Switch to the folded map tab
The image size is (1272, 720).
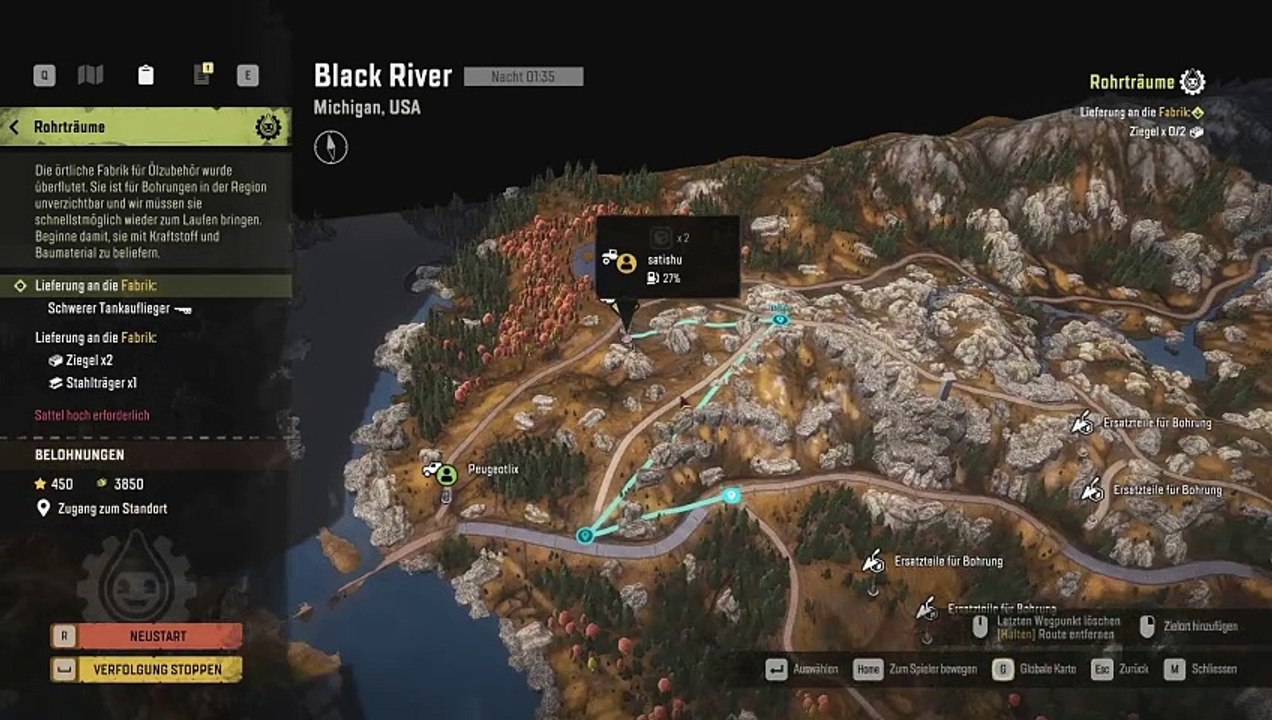point(91,75)
